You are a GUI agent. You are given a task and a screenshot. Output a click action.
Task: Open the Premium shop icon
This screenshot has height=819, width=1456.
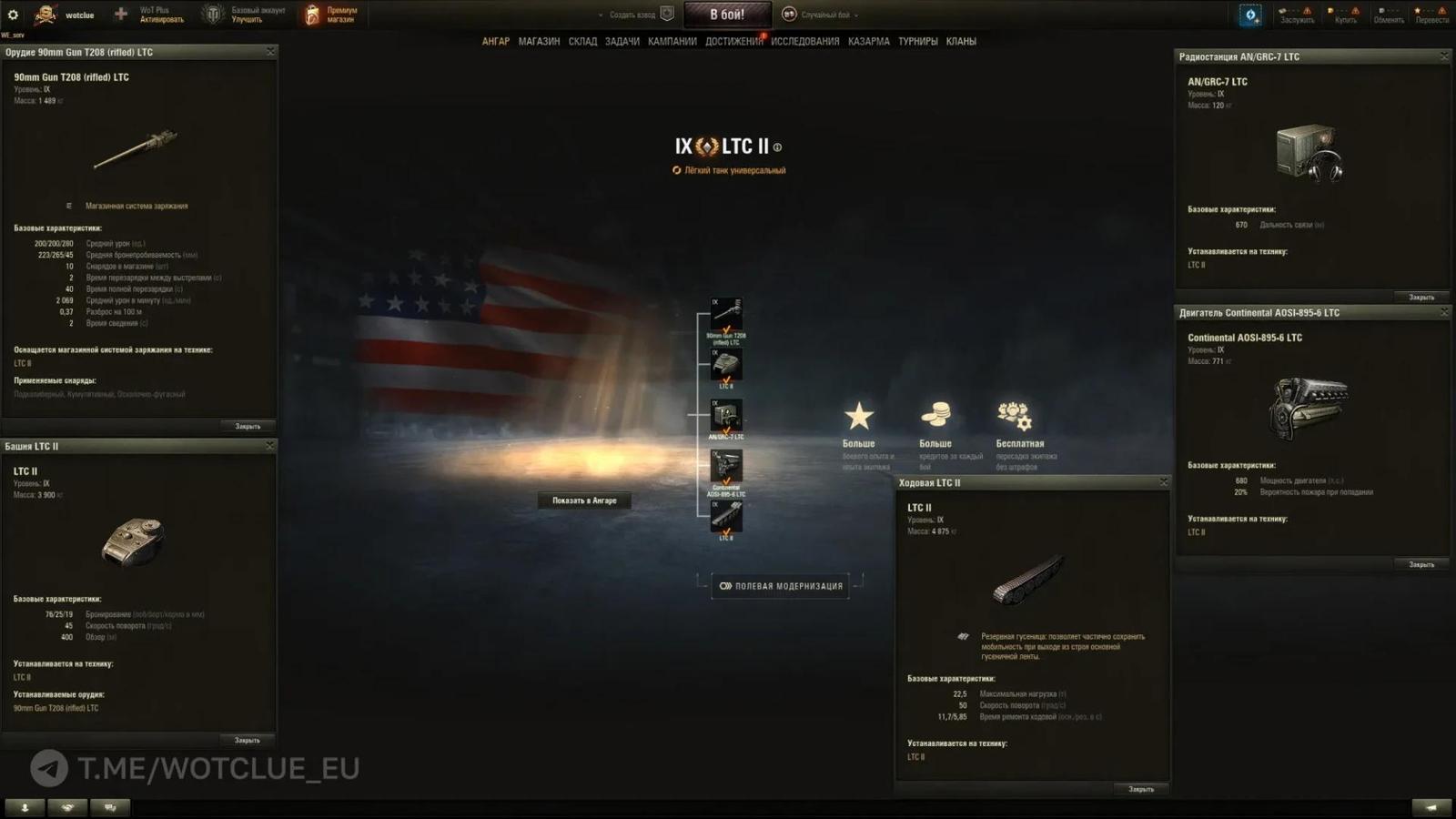click(310, 14)
